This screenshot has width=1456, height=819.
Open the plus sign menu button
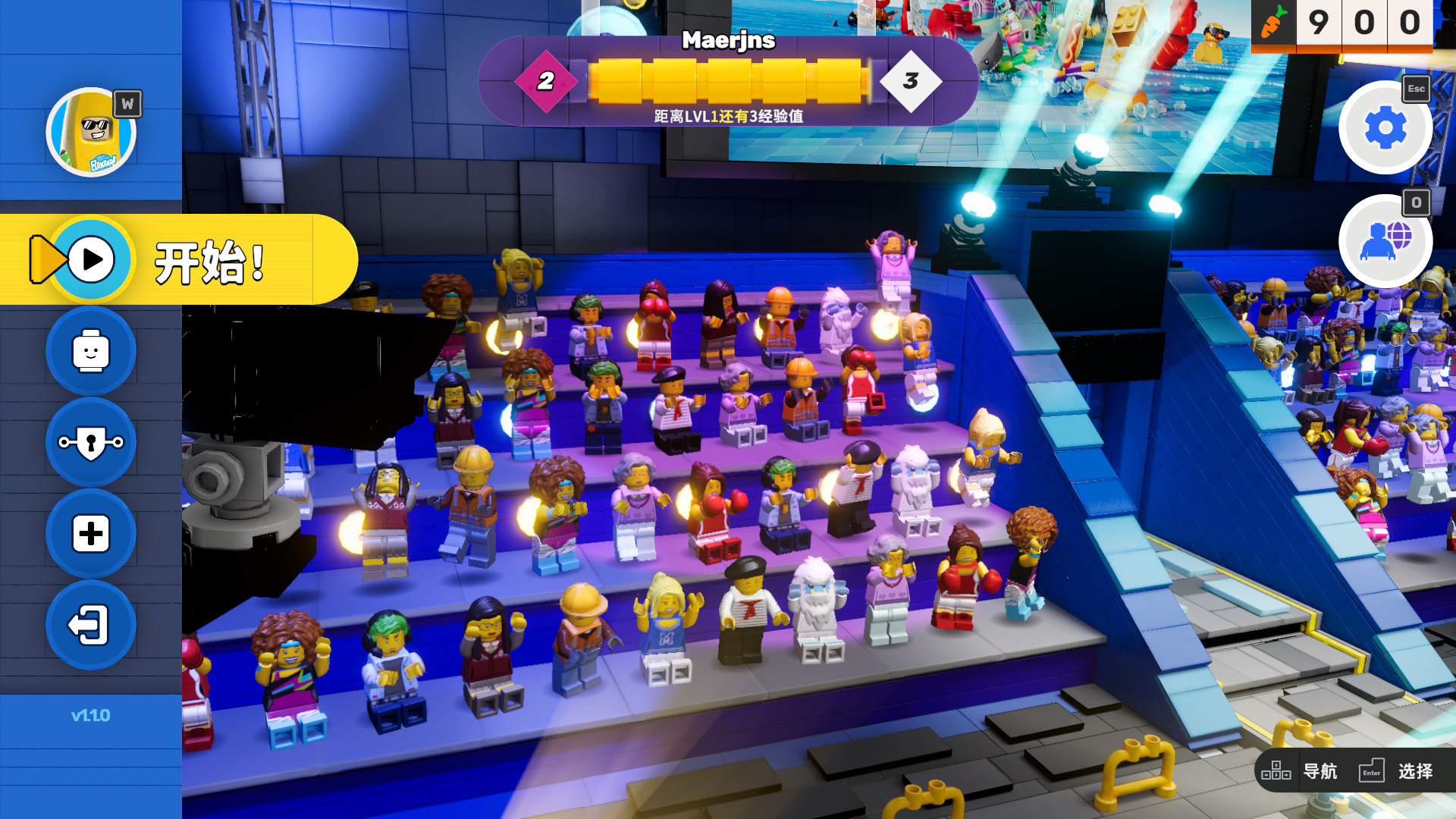pos(91,534)
